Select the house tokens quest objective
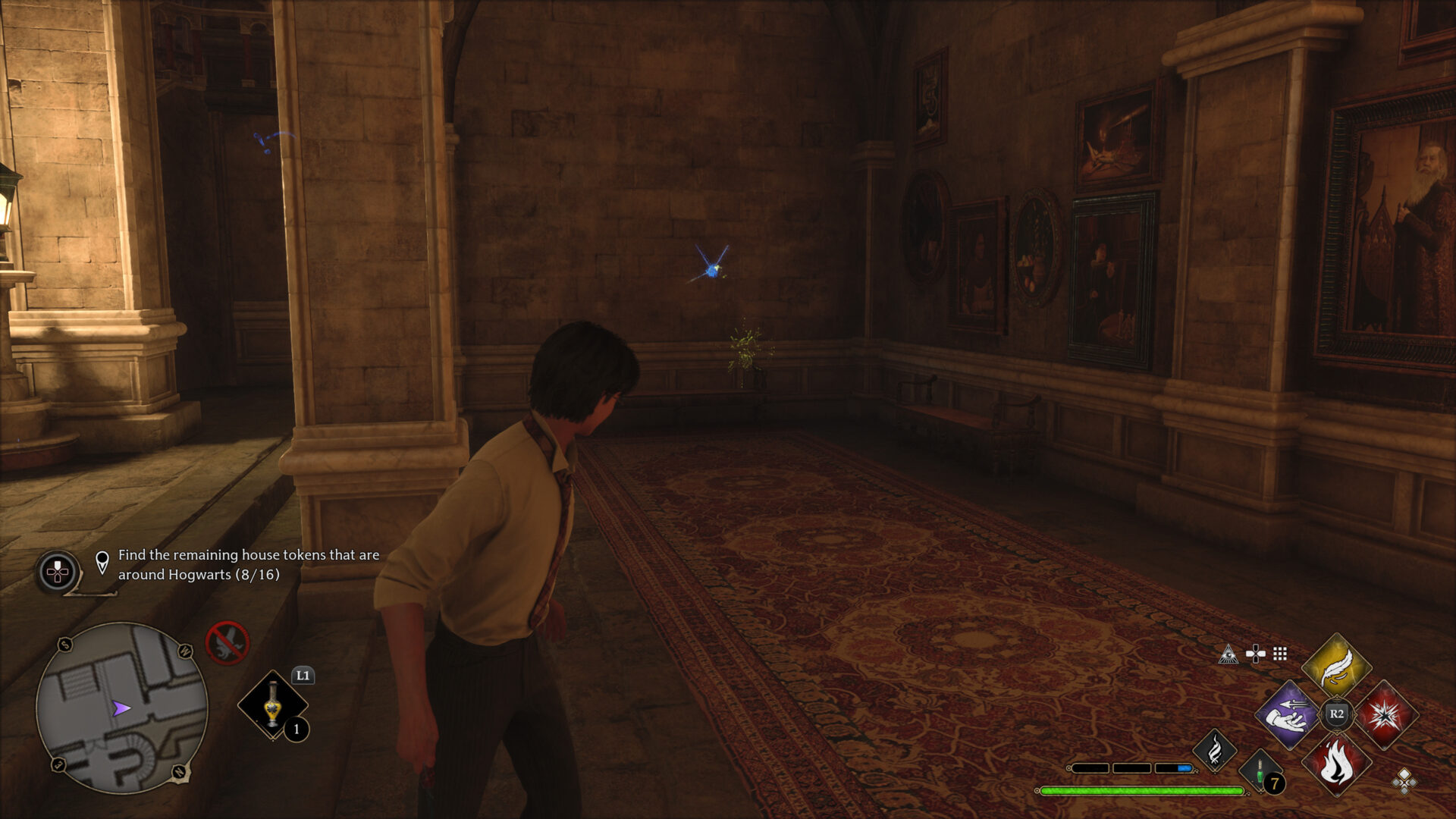Screen dimensions: 1456x819 (248, 565)
